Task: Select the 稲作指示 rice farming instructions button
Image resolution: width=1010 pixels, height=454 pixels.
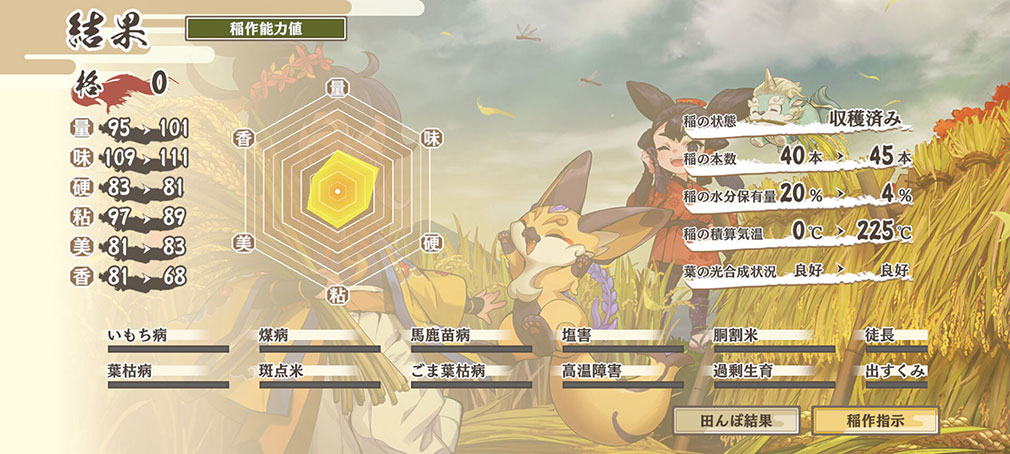Action: [876, 420]
